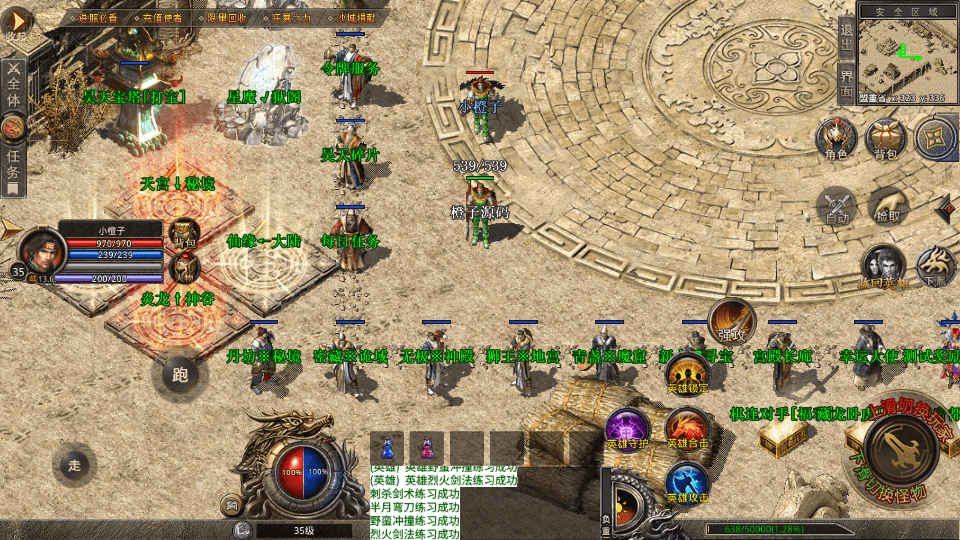The height and width of the screenshot is (540, 960).
Task: Choose the 沙城捐献 menu entry
Action: pyautogui.click(x=354, y=17)
